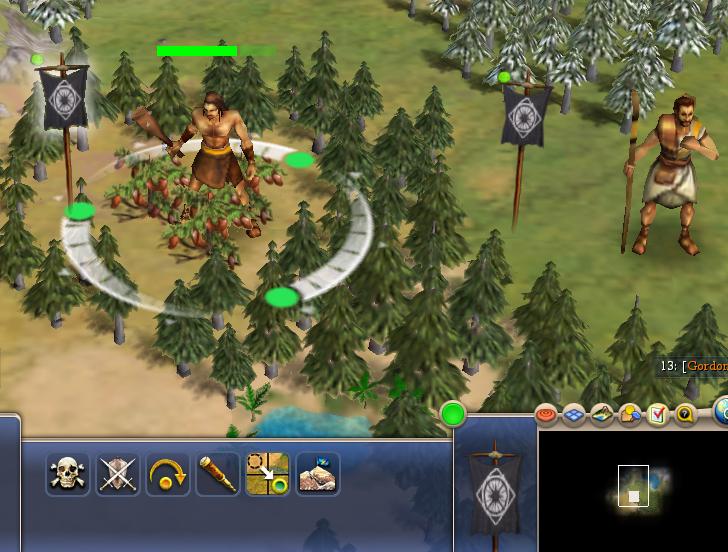Activate auto-explore with the spyglass icon
This screenshot has height=552, width=728.
click(x=218, y=474)
